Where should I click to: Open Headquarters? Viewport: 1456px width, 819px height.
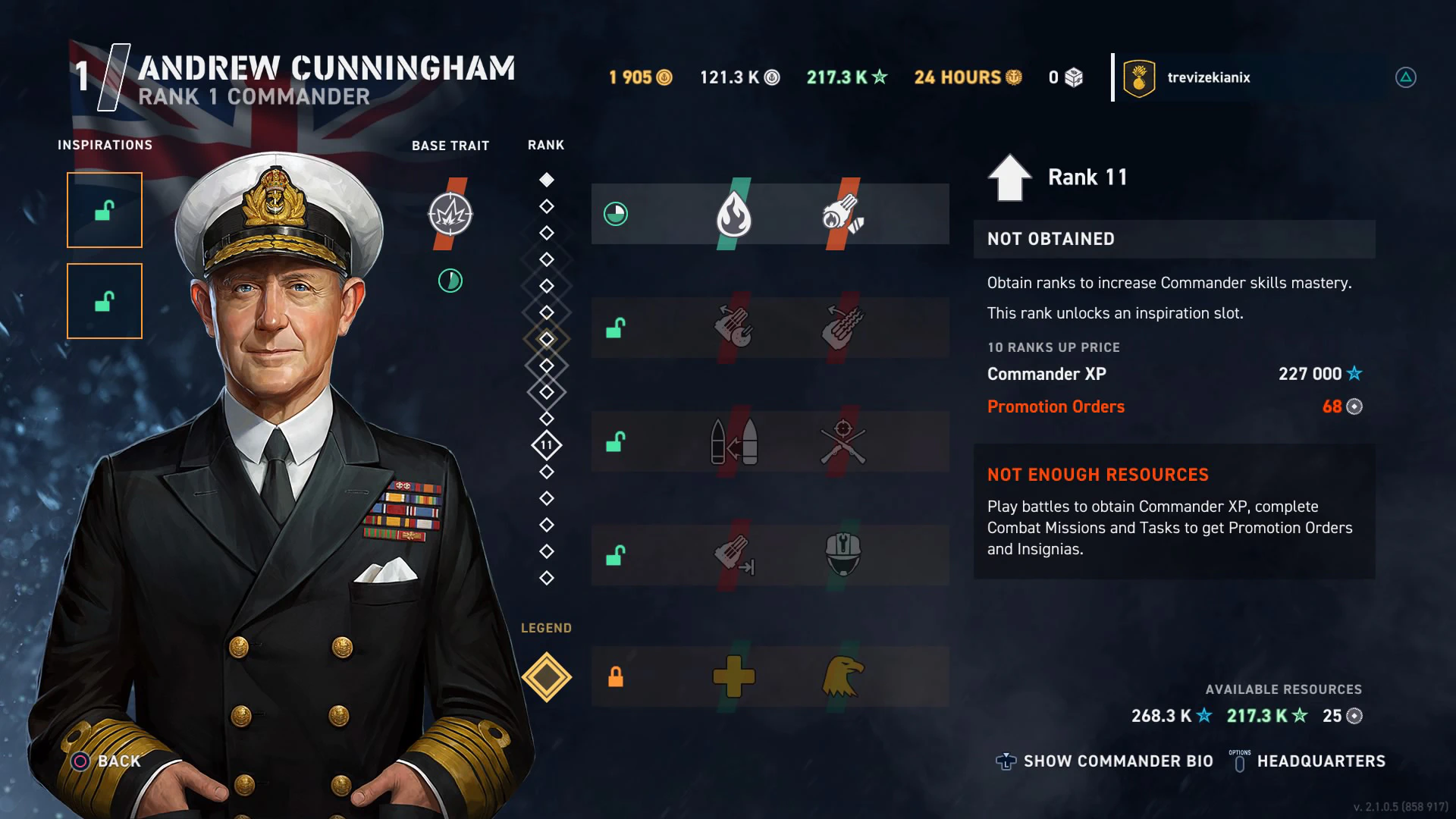coord(1308,761)
